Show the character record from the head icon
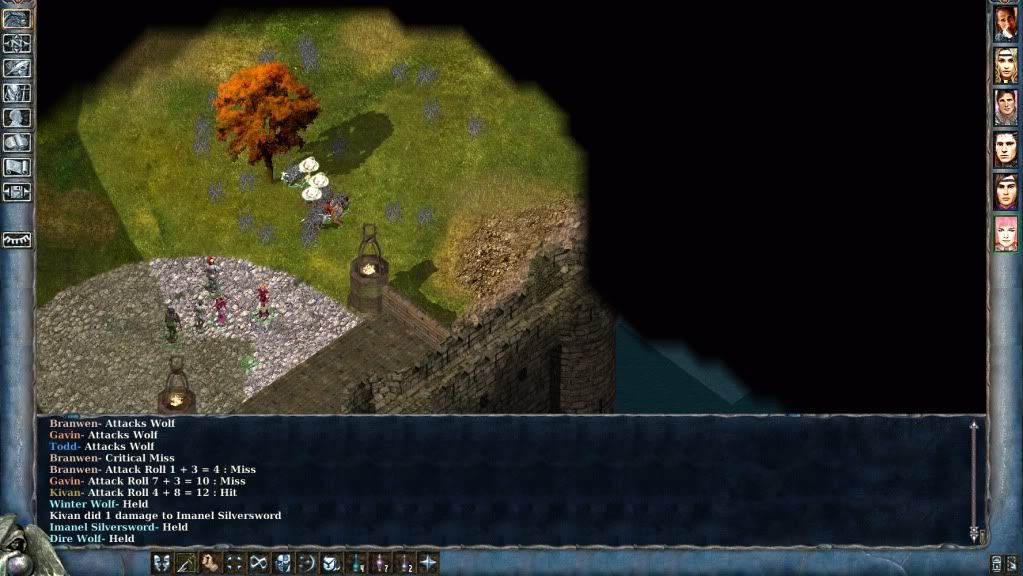1023x576 pixels. [17, 118]
